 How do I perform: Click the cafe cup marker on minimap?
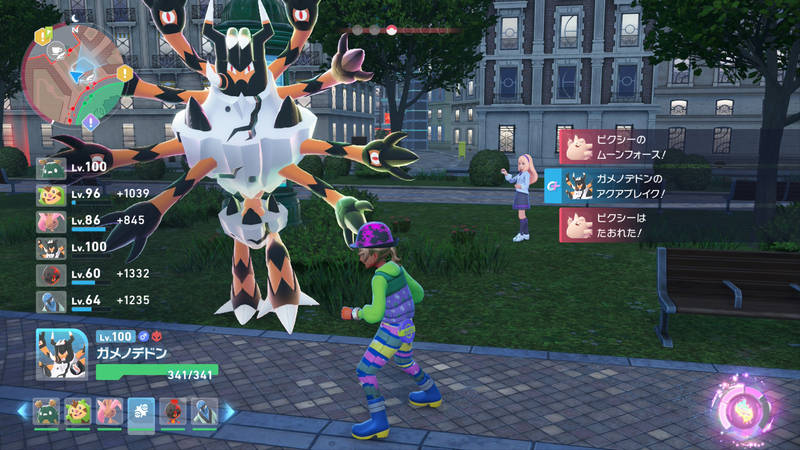pyautogui.click(x=58, y=46)
